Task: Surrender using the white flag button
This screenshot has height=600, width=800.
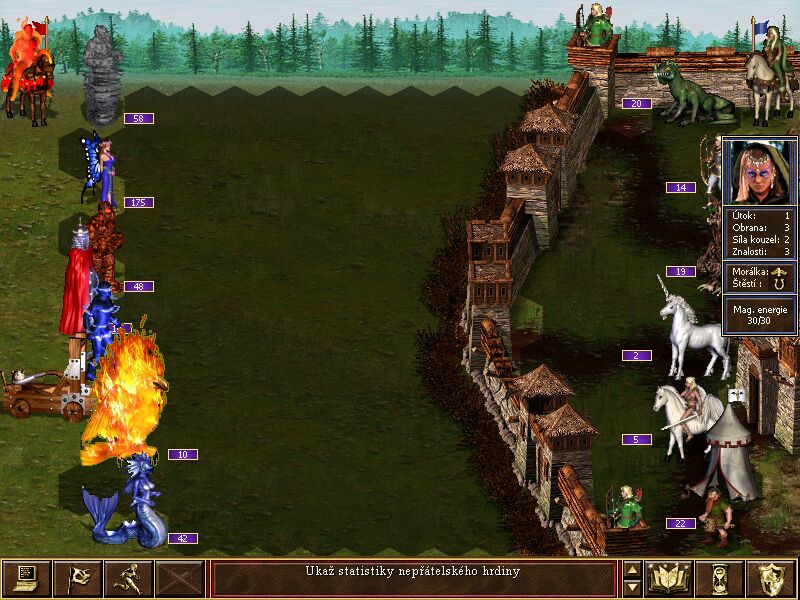Action: pyautogui.click(x=77, y=578)
